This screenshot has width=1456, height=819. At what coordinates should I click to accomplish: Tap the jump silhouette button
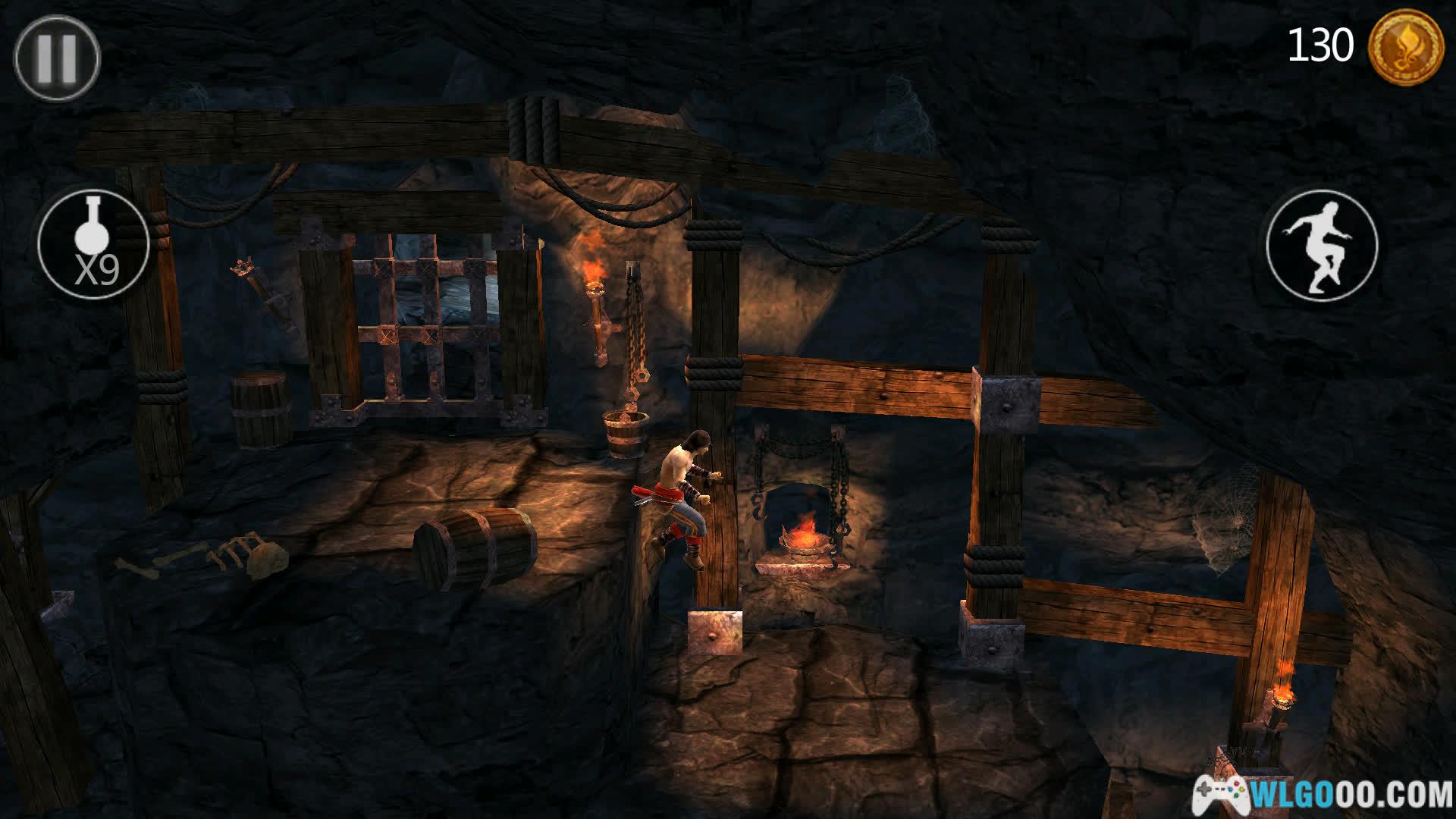[x=1322, y=246]
